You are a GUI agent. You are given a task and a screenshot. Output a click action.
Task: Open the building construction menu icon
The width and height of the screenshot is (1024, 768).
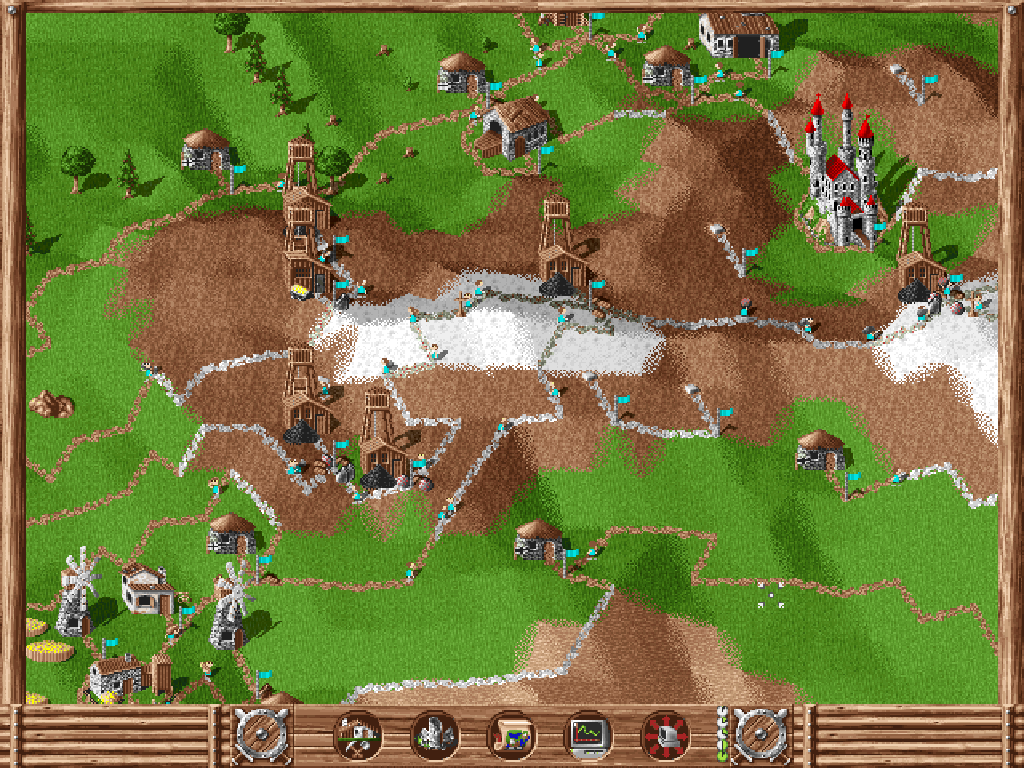(x=357, y=737)
